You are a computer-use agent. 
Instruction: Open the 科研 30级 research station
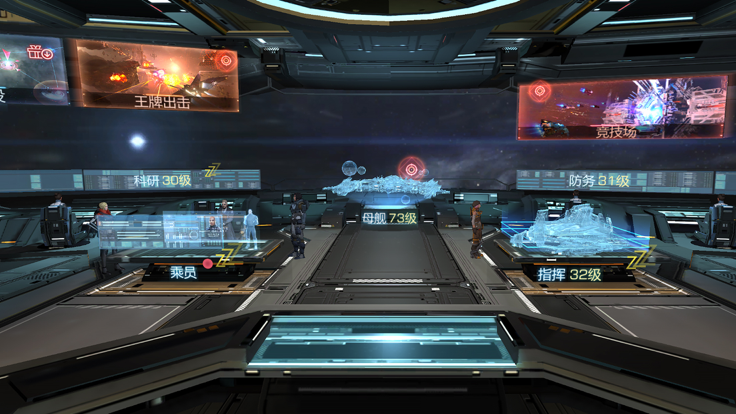click(162, 181)
